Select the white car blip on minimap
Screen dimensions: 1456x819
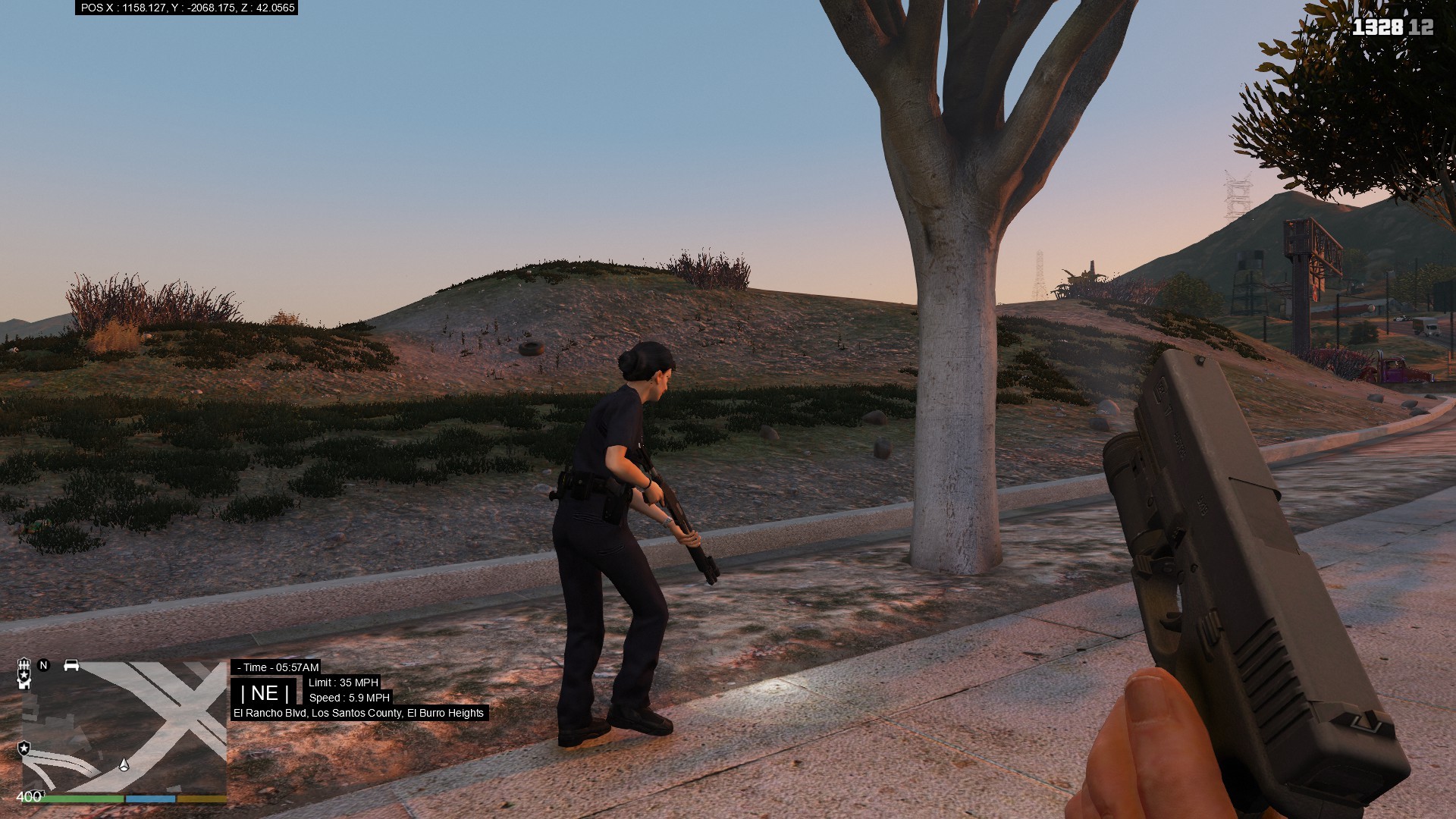click(71, 665)
